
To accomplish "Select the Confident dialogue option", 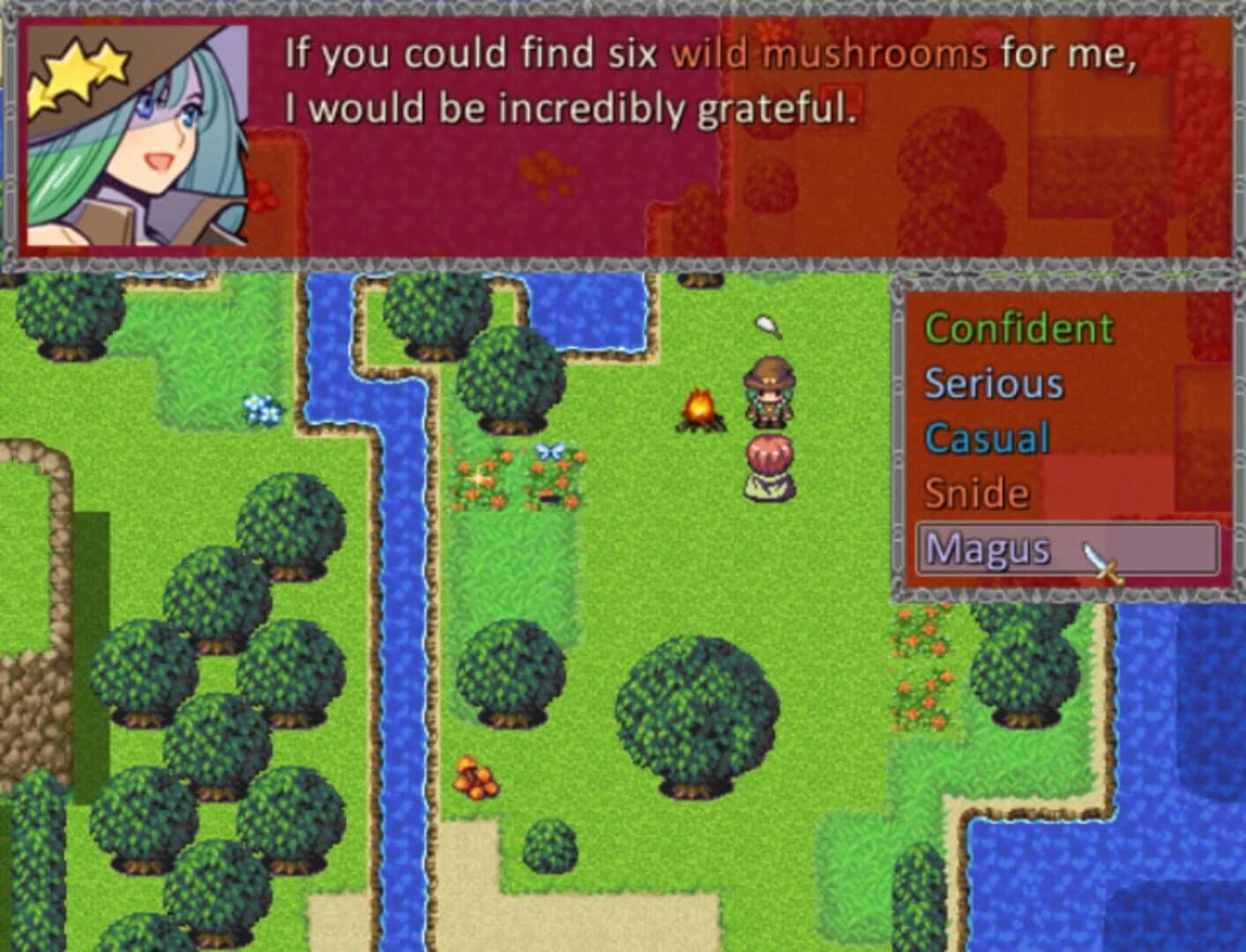I will tap(1018, 328).
